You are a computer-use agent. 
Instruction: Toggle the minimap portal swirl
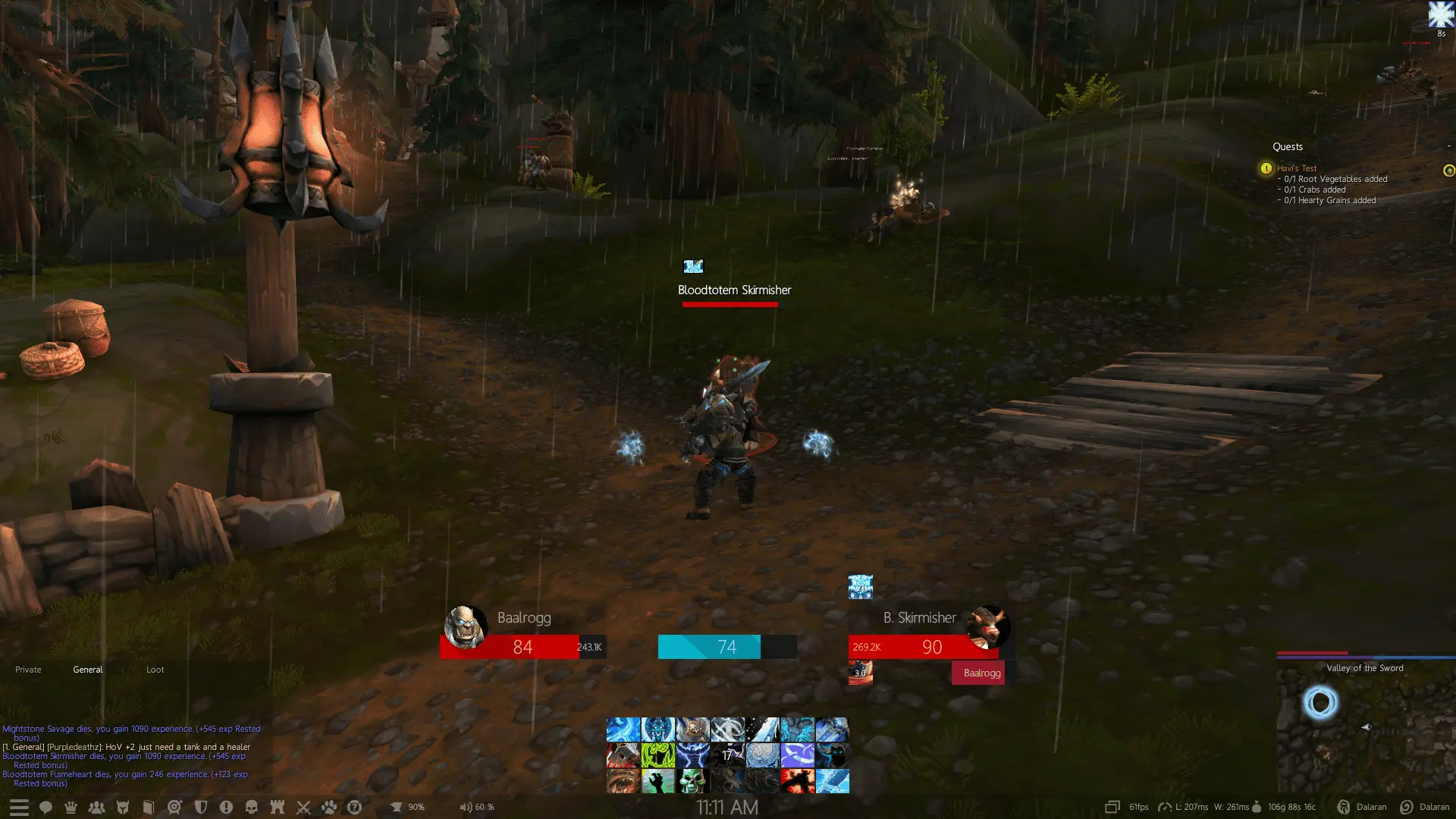click(x=1319, y=704)
